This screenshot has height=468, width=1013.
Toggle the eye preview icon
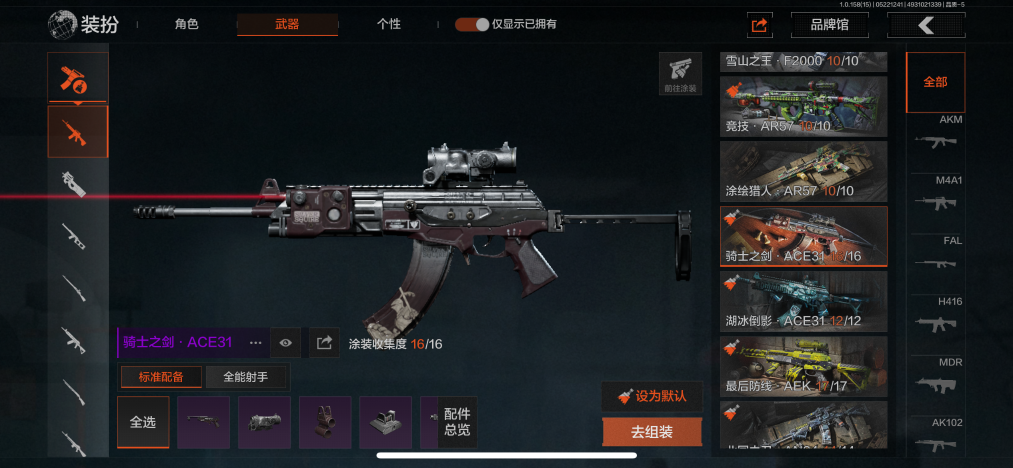point(286,343)
